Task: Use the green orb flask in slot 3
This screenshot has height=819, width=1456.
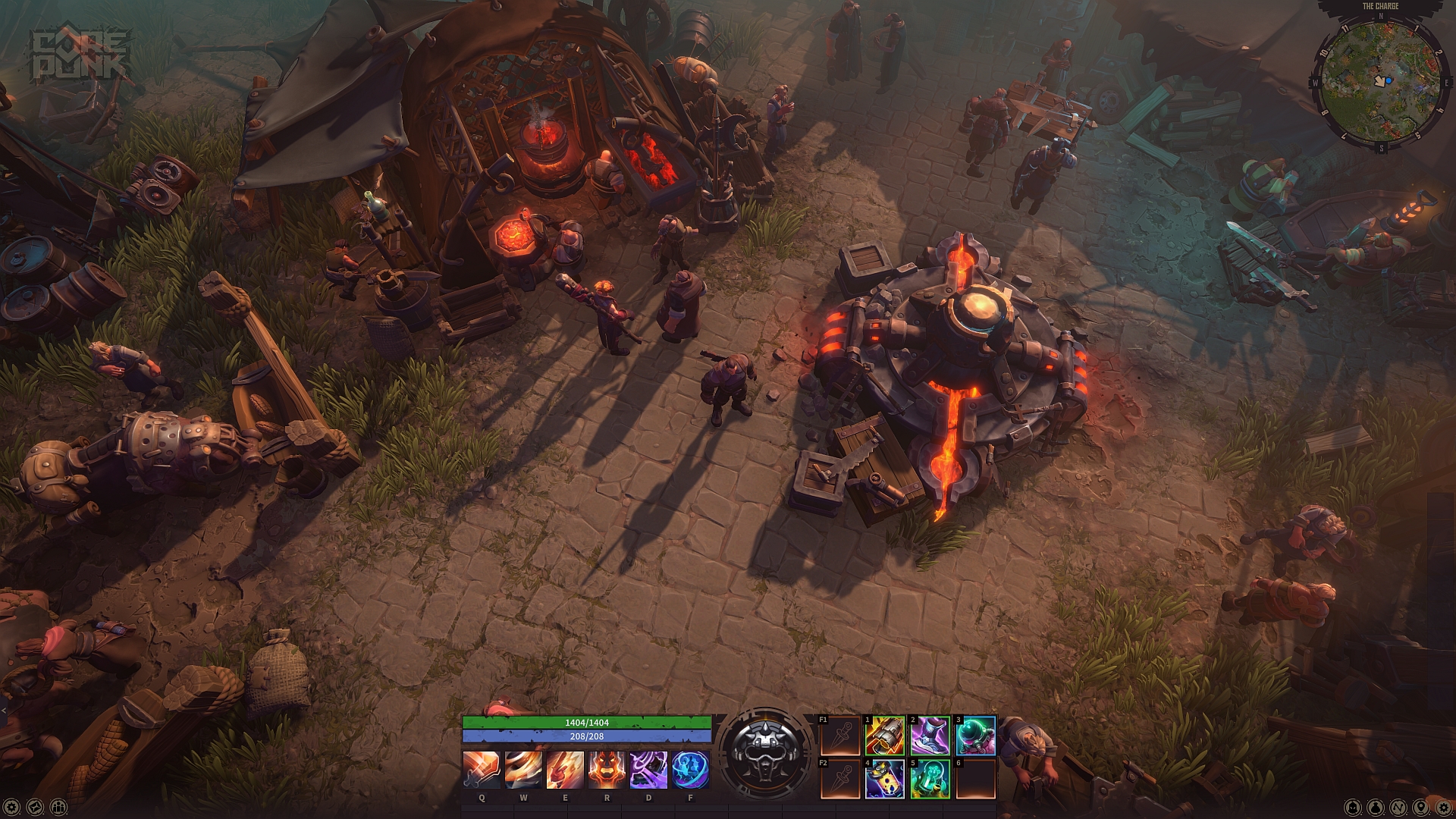Action: (975, 736)
